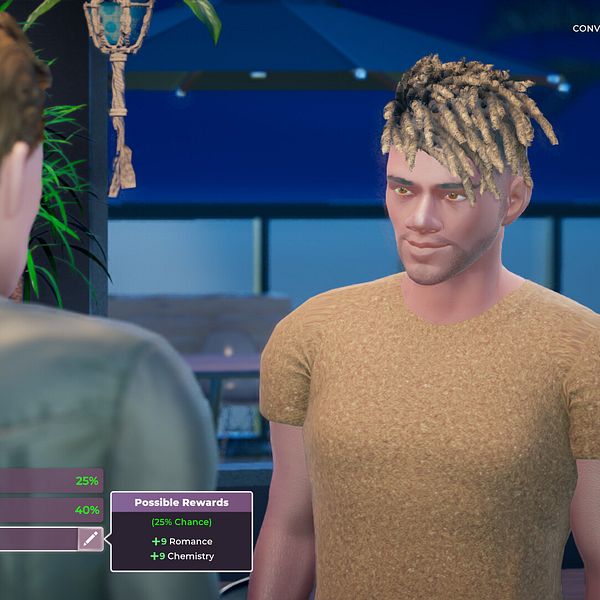600x600 pixels.
Task: Choose the dialogue option with 25% chance
Action: [50, 481]
